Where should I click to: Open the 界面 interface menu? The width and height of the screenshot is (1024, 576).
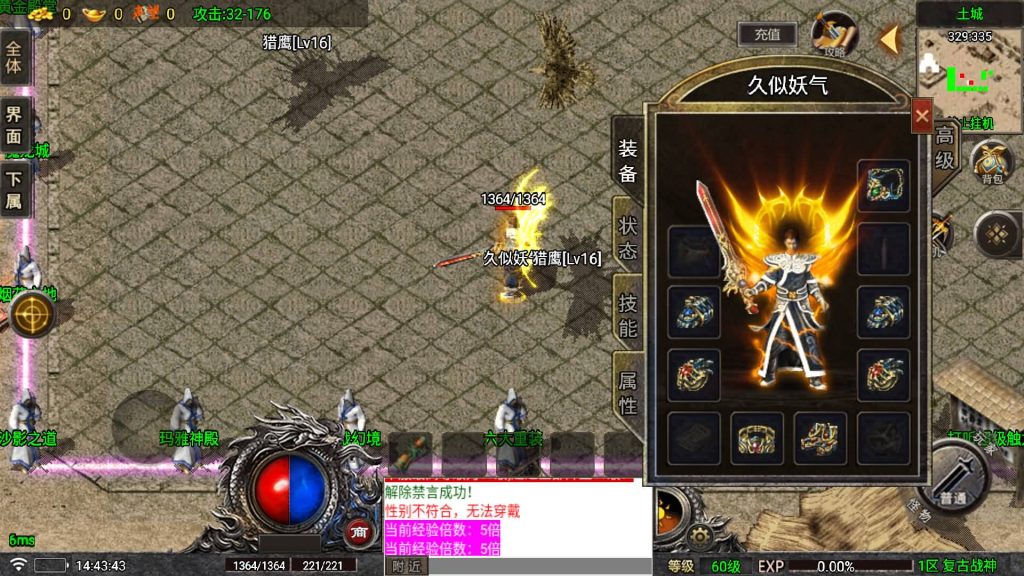[14, 125]
